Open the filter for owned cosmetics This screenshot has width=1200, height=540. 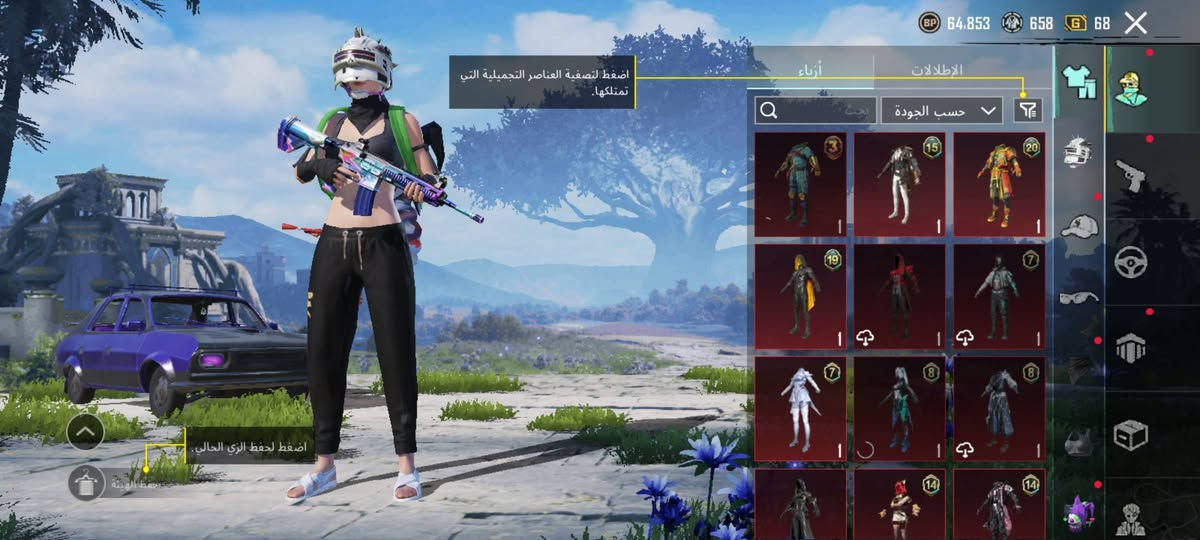coord(1028,111)
